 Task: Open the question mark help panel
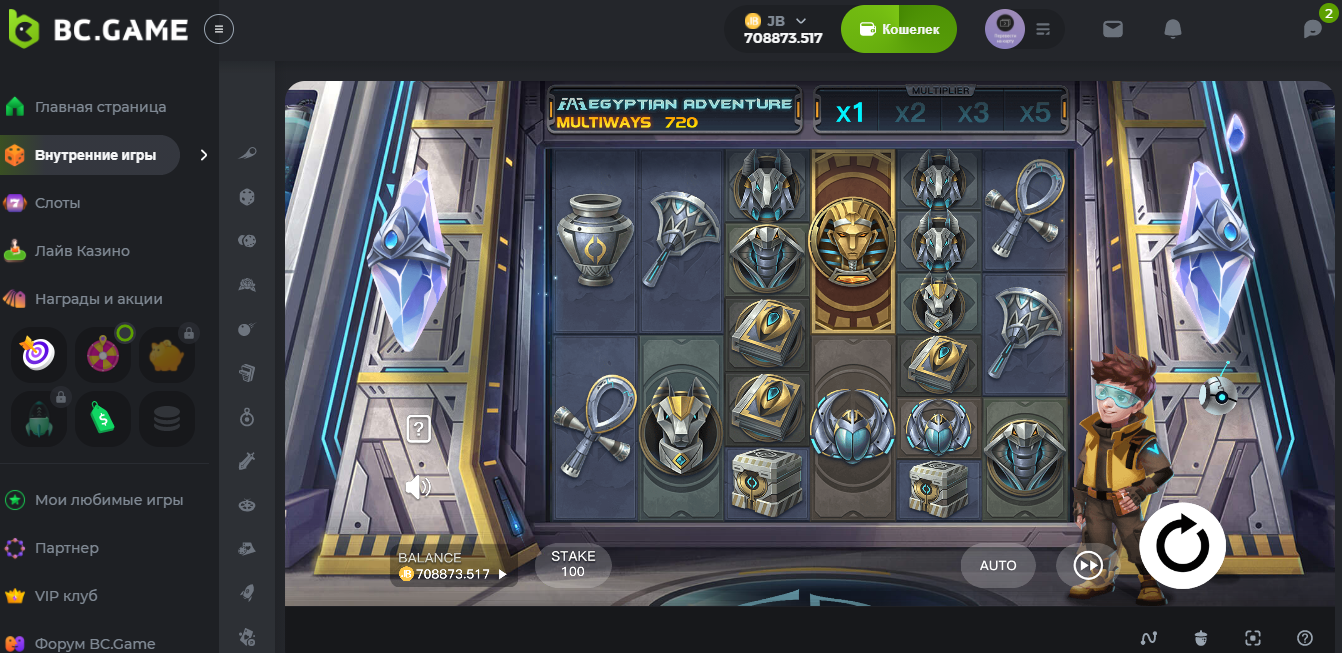pyautogui.click(x=419, y=430)
